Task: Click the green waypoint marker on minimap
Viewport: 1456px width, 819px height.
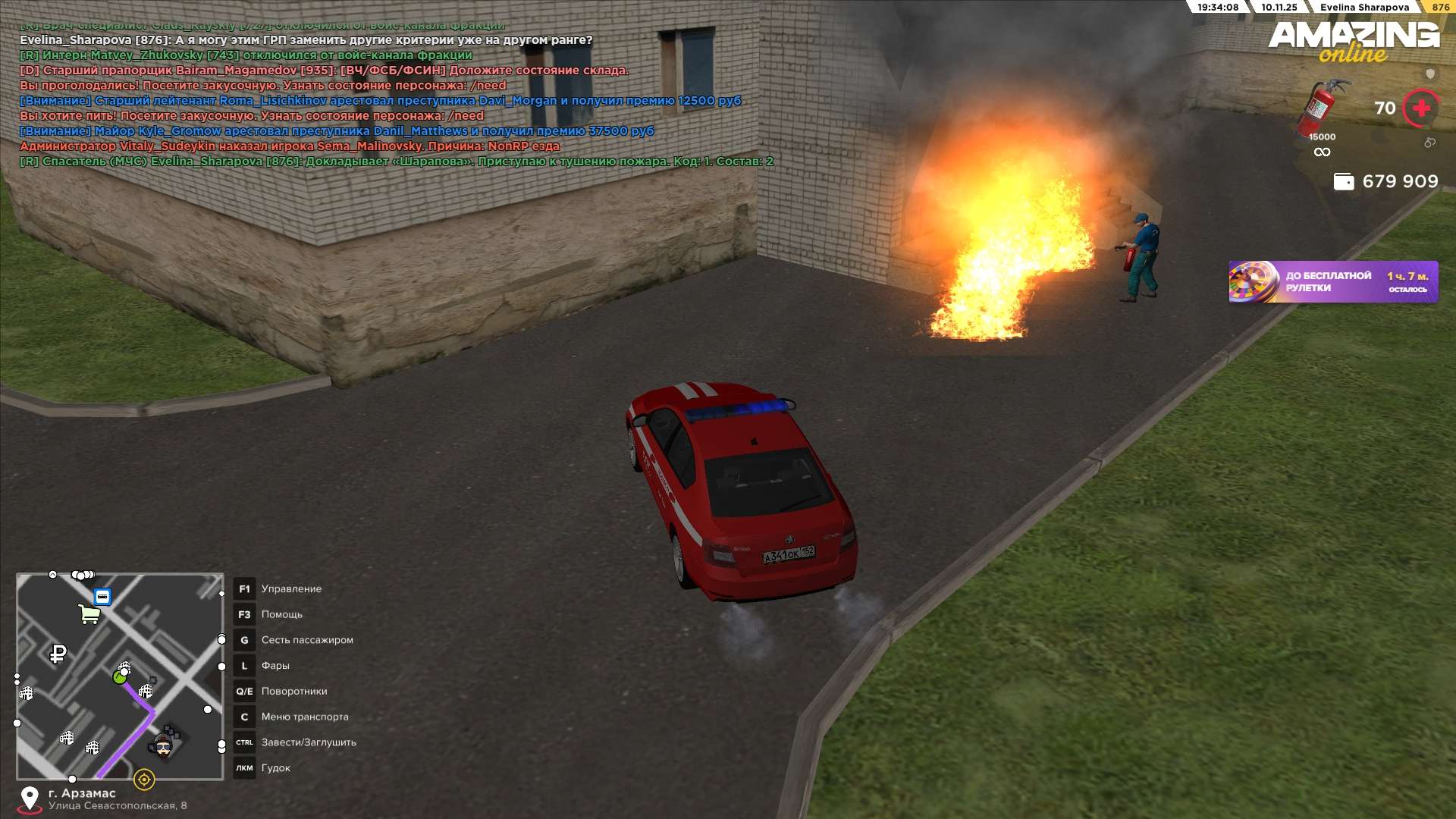Action: 119,677
